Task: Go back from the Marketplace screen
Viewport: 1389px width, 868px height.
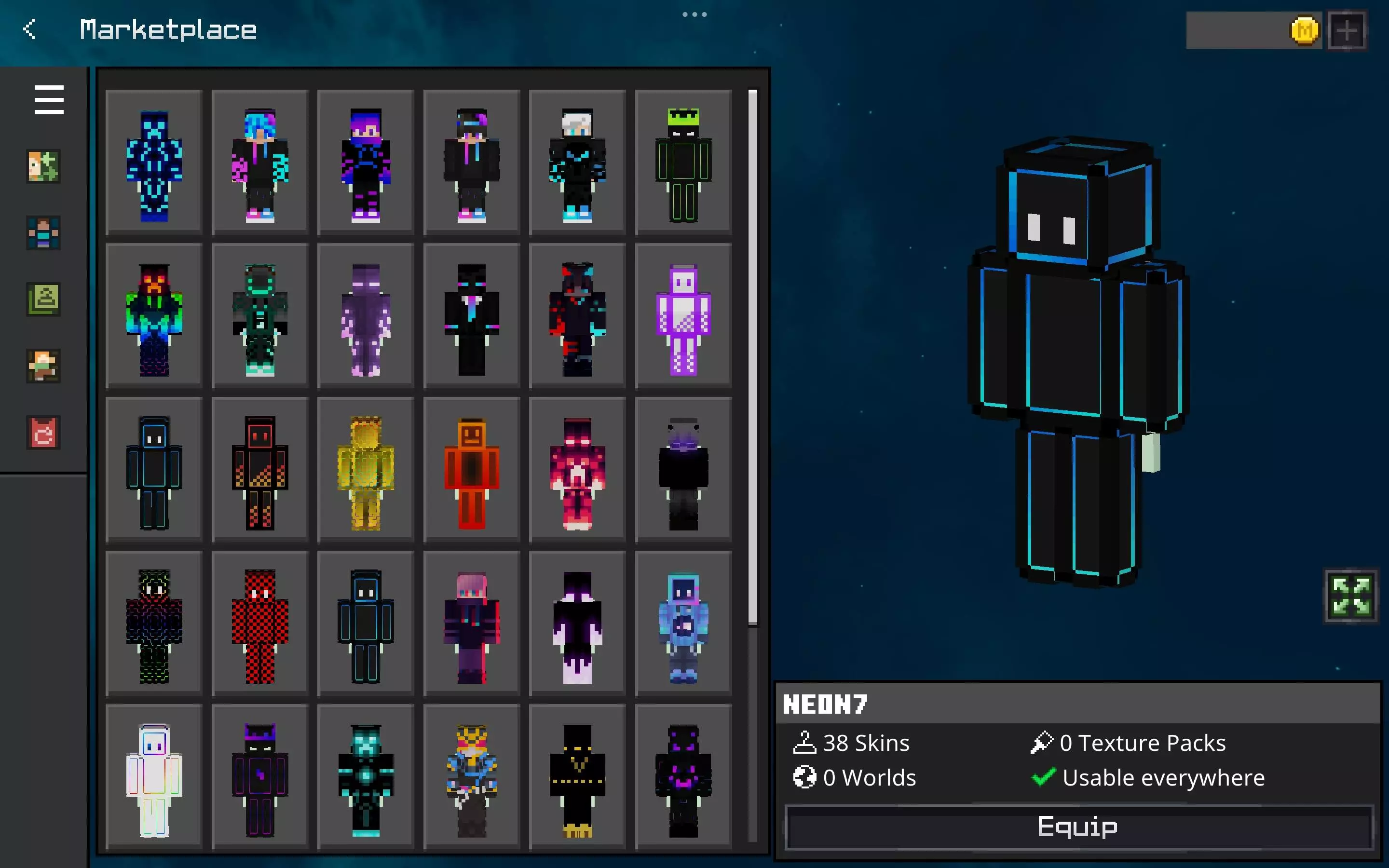Action: click(x=30, y=29)
